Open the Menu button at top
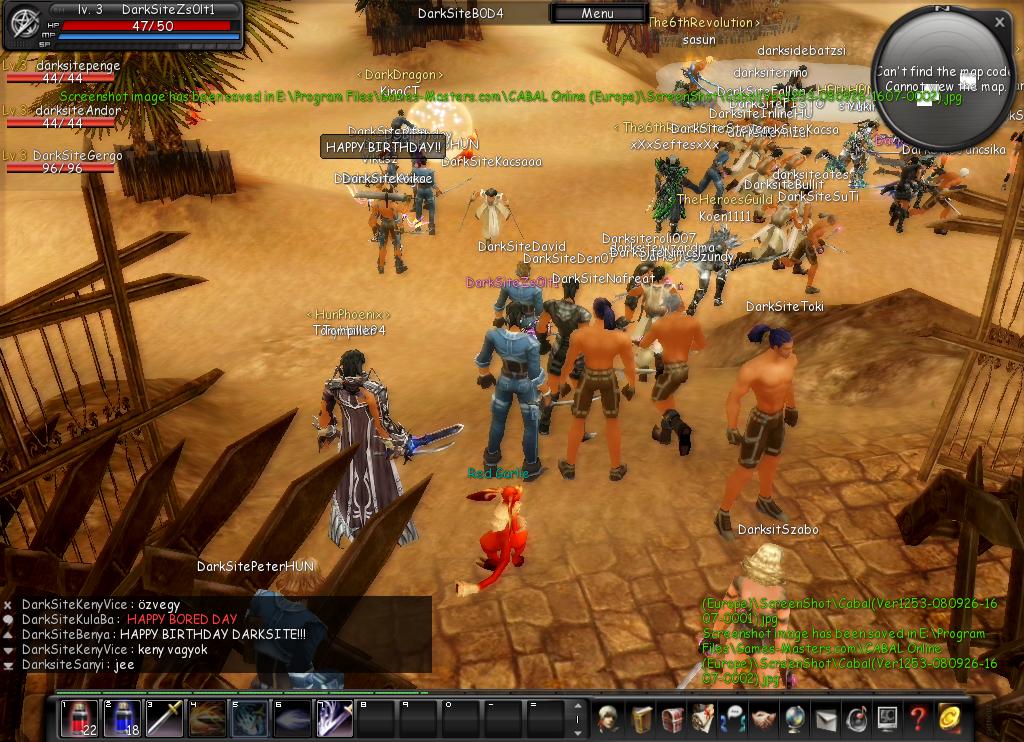Screen dimensions: 1024x742 [x=597, y=13]
